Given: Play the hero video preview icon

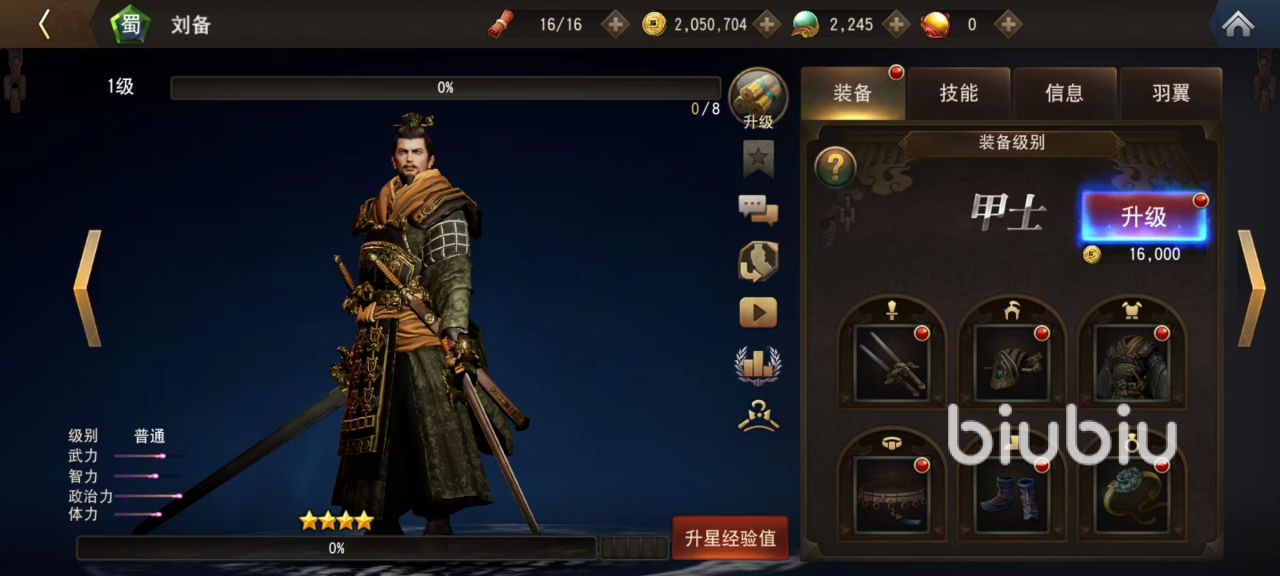Looking at the screenshot, I should pyautogui.click(x=758, y=313).
